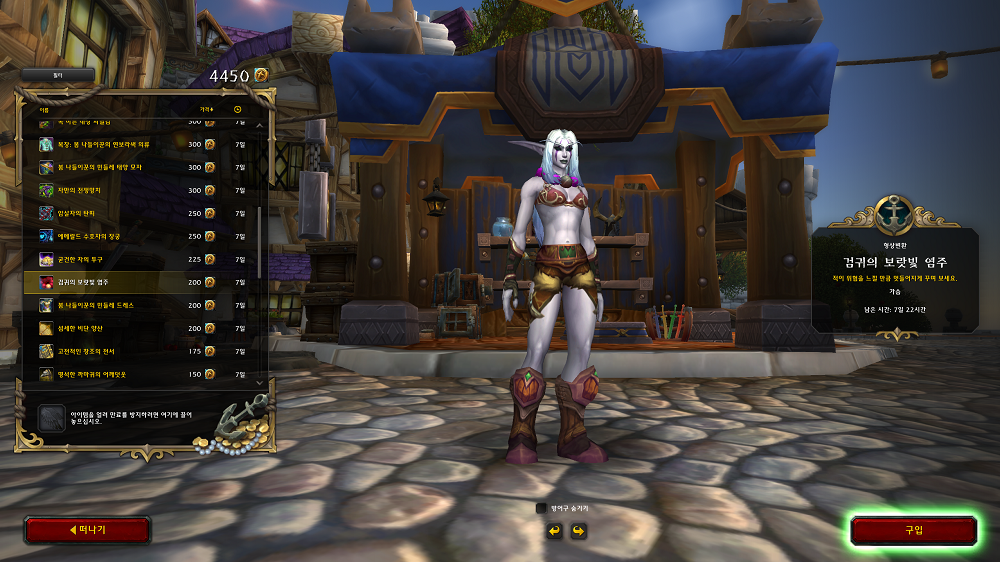Rotate the character preview right
Image resolution: width=1000 pixels, height=562 pixels.
tap(577, 530)
